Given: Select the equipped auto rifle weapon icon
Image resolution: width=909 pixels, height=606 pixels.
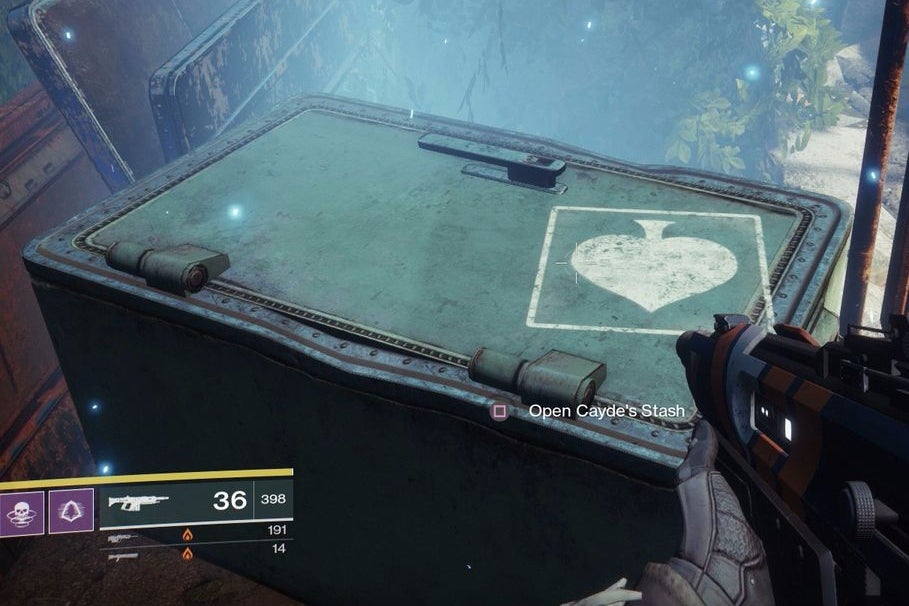Looking at the screenshot, I should click(138, 501).
